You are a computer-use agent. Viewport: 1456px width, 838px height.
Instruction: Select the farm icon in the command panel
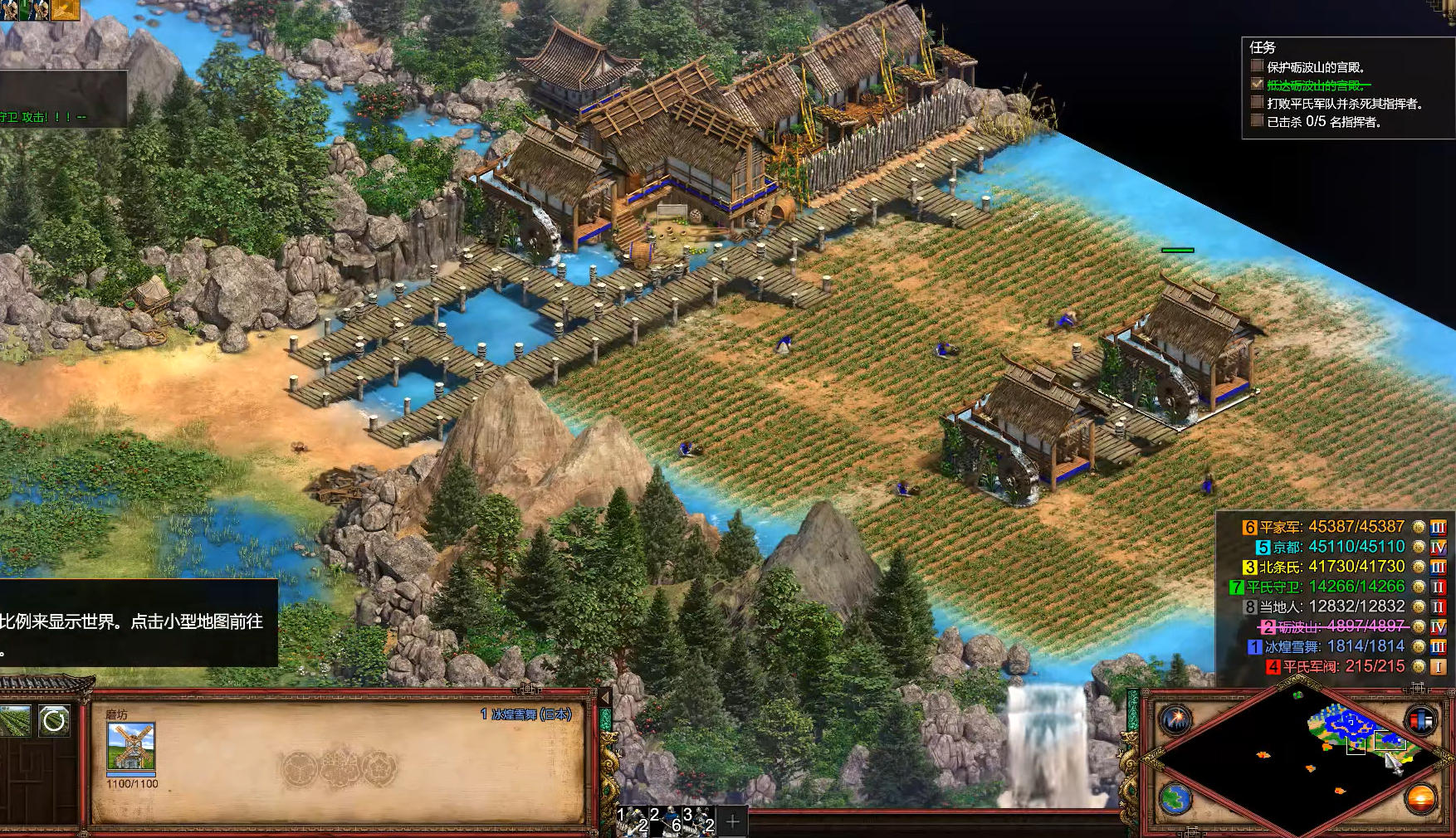click(15, 721)
